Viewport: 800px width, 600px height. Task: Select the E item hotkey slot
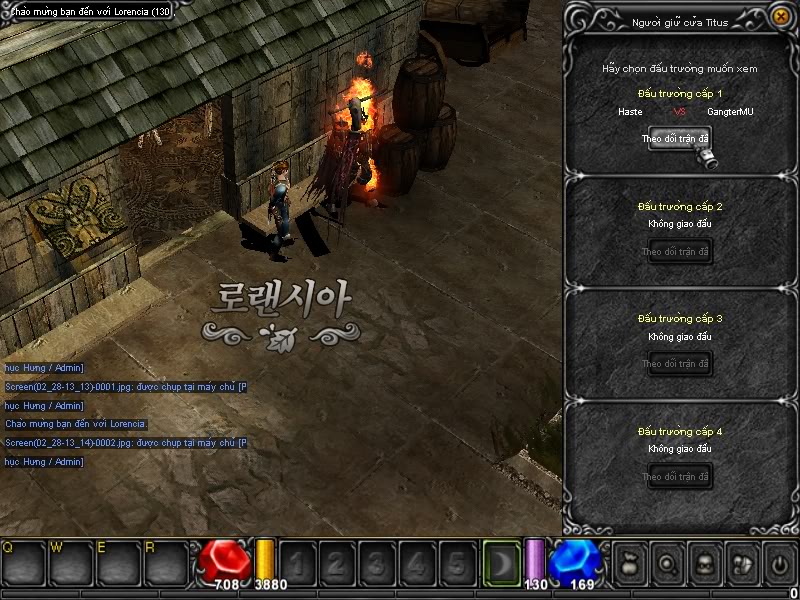(118, 564)
